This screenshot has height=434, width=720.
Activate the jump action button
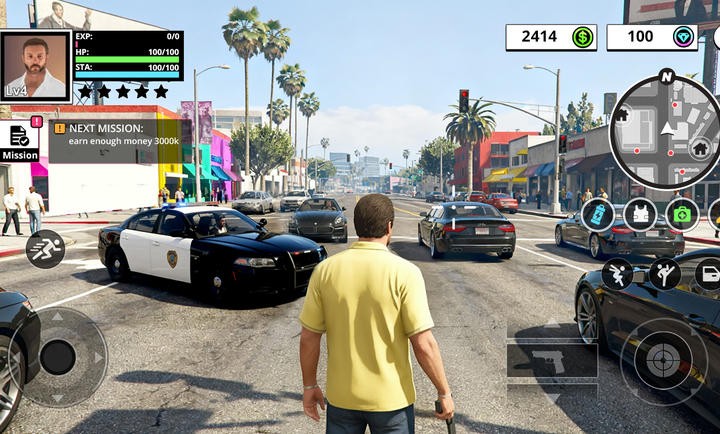617,273
